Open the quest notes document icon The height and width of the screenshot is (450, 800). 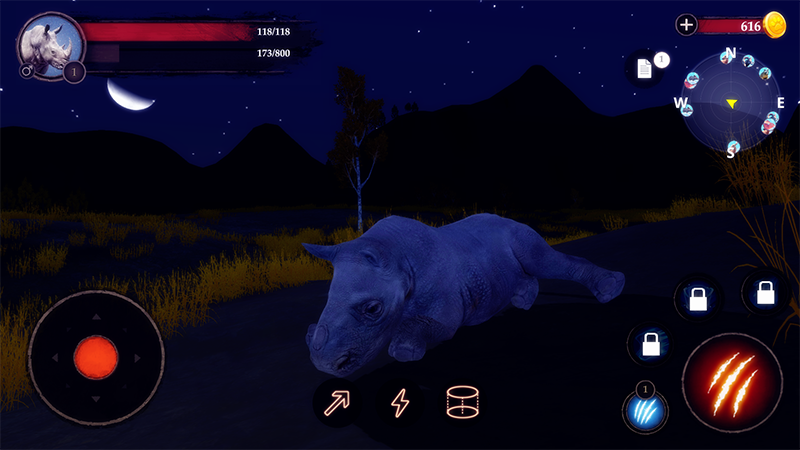point(645,68)
